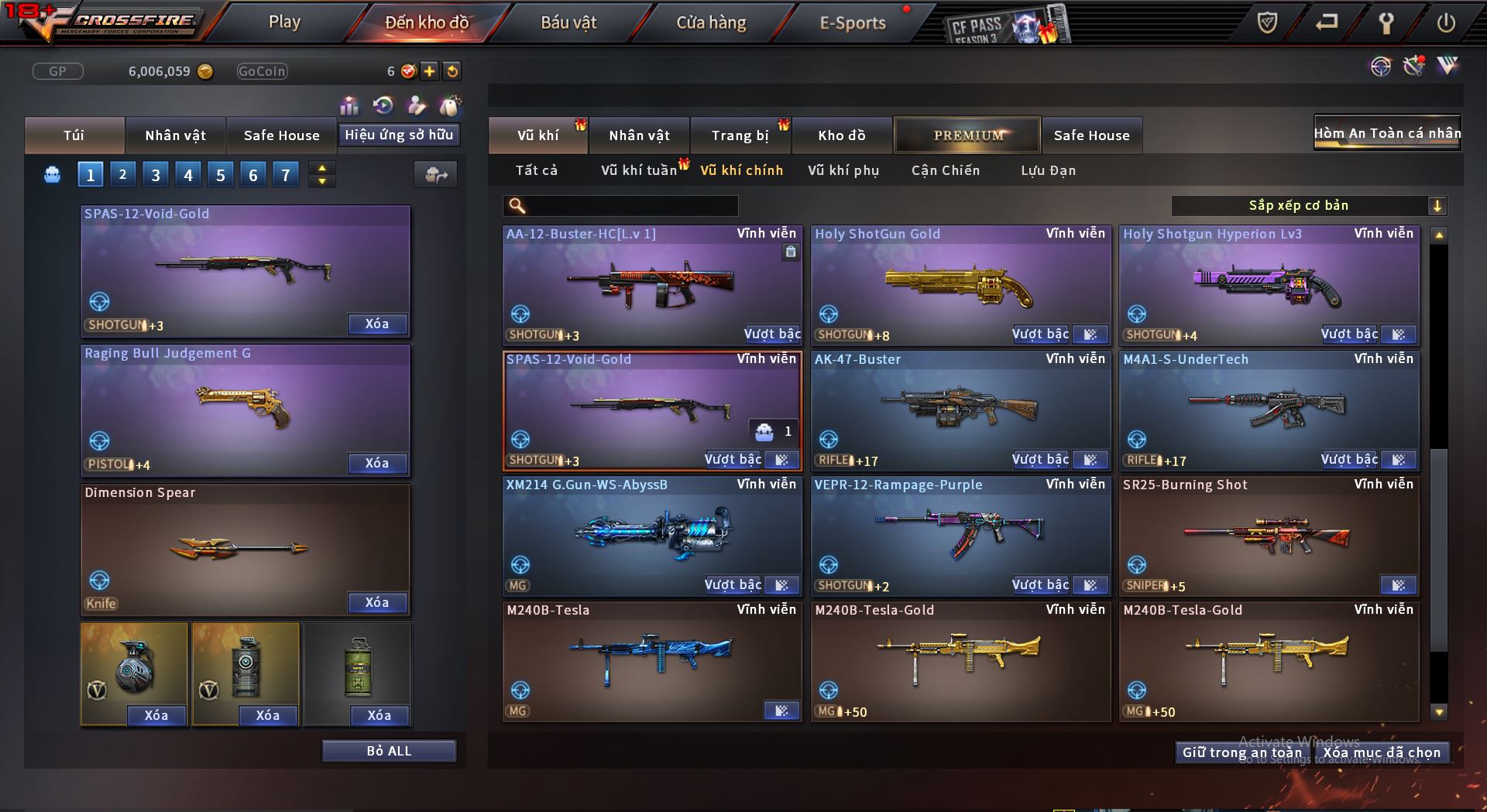Open the Play menu

point(284,22)
